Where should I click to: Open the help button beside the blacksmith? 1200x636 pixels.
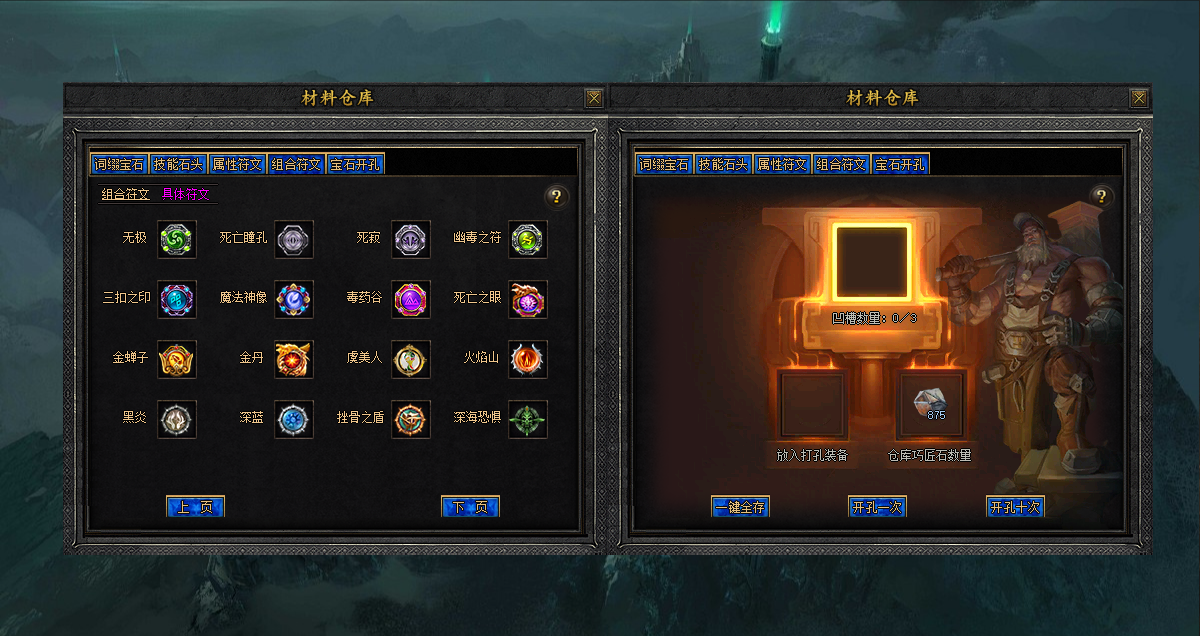(x=1101, y=196)
